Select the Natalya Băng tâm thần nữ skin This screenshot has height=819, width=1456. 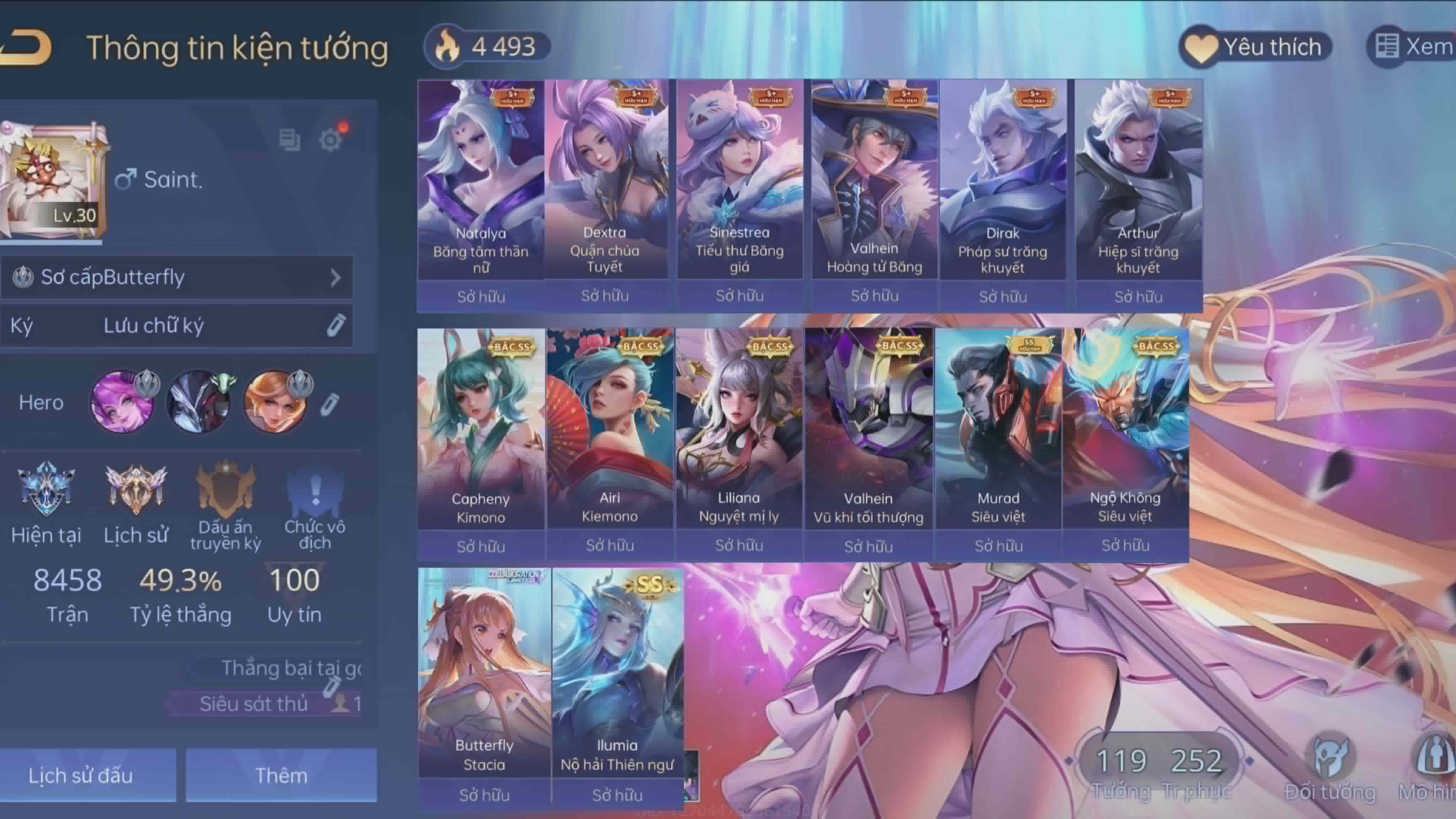(x=481, y=181)
